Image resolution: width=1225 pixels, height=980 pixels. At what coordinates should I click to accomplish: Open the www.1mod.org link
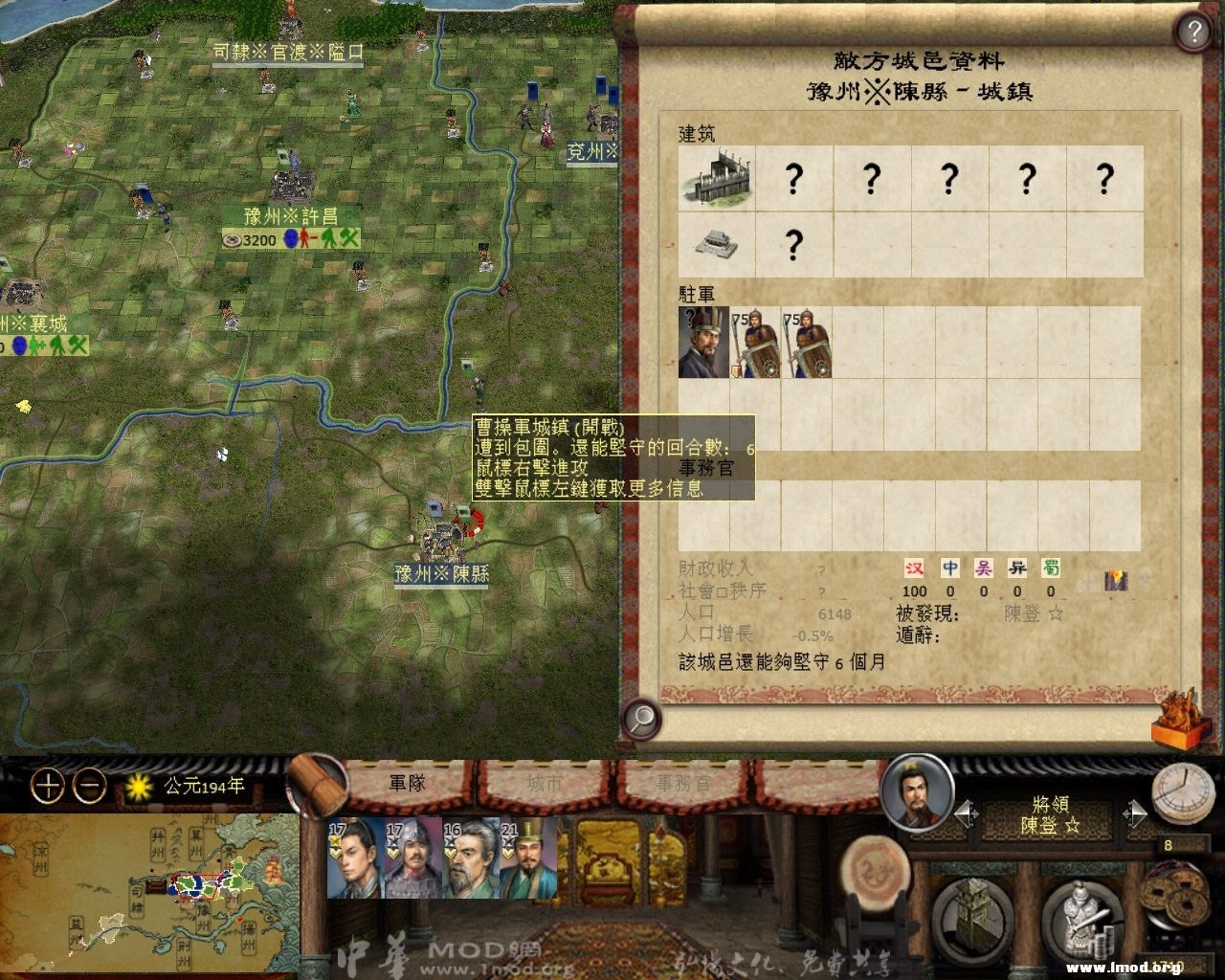click(1122, 967)
